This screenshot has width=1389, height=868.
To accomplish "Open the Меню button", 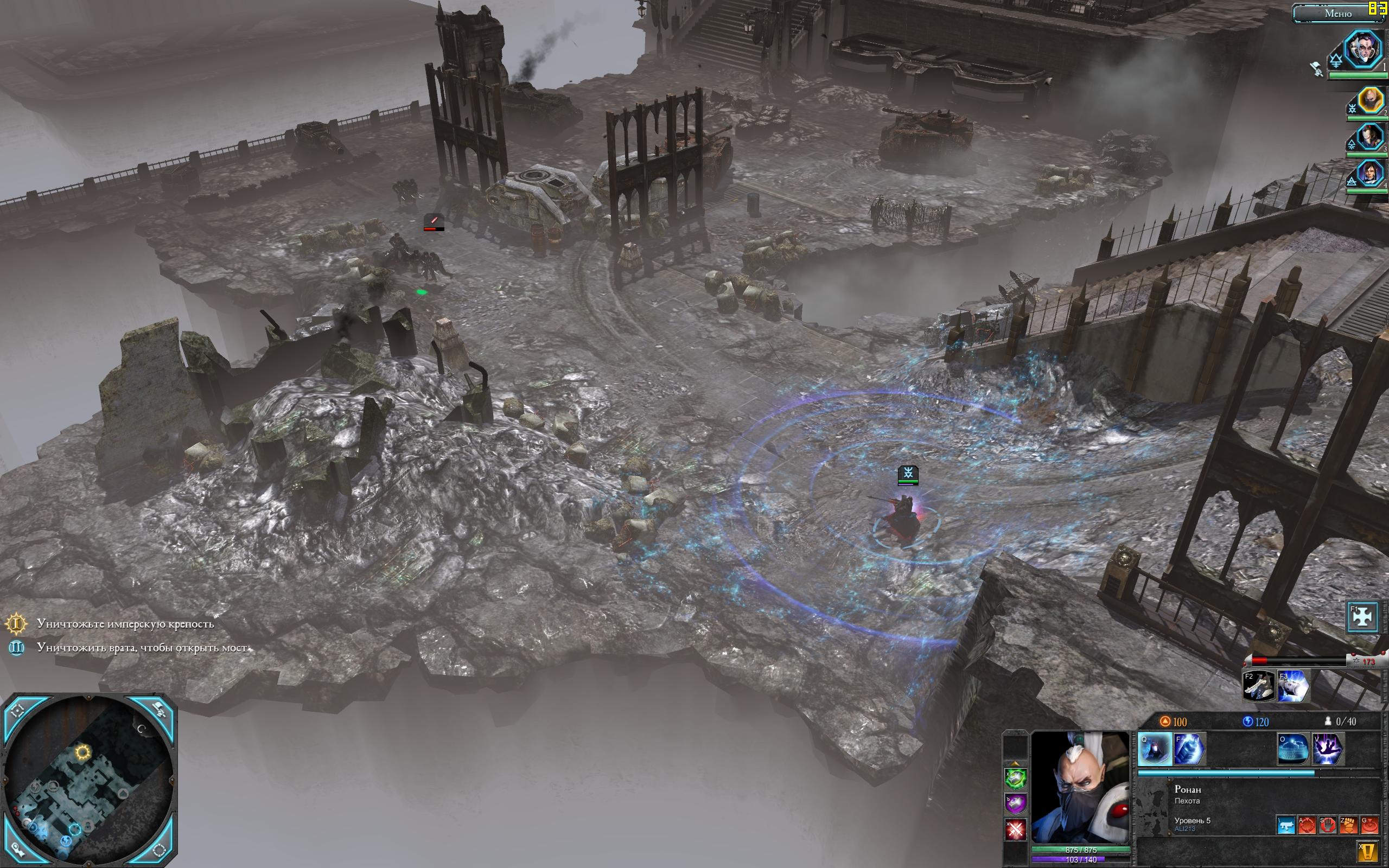I will pyautogui.click(x=1337, y=14).
